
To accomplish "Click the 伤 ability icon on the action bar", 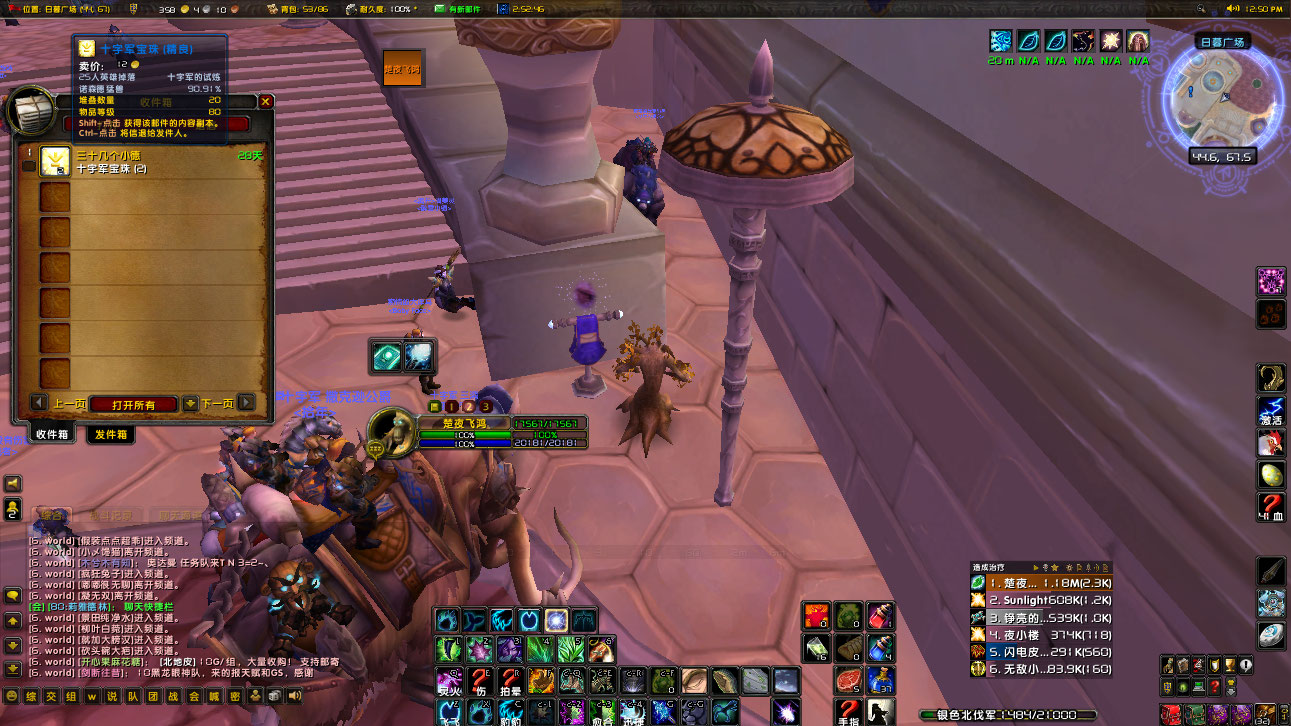I will [x=480, y=680].
